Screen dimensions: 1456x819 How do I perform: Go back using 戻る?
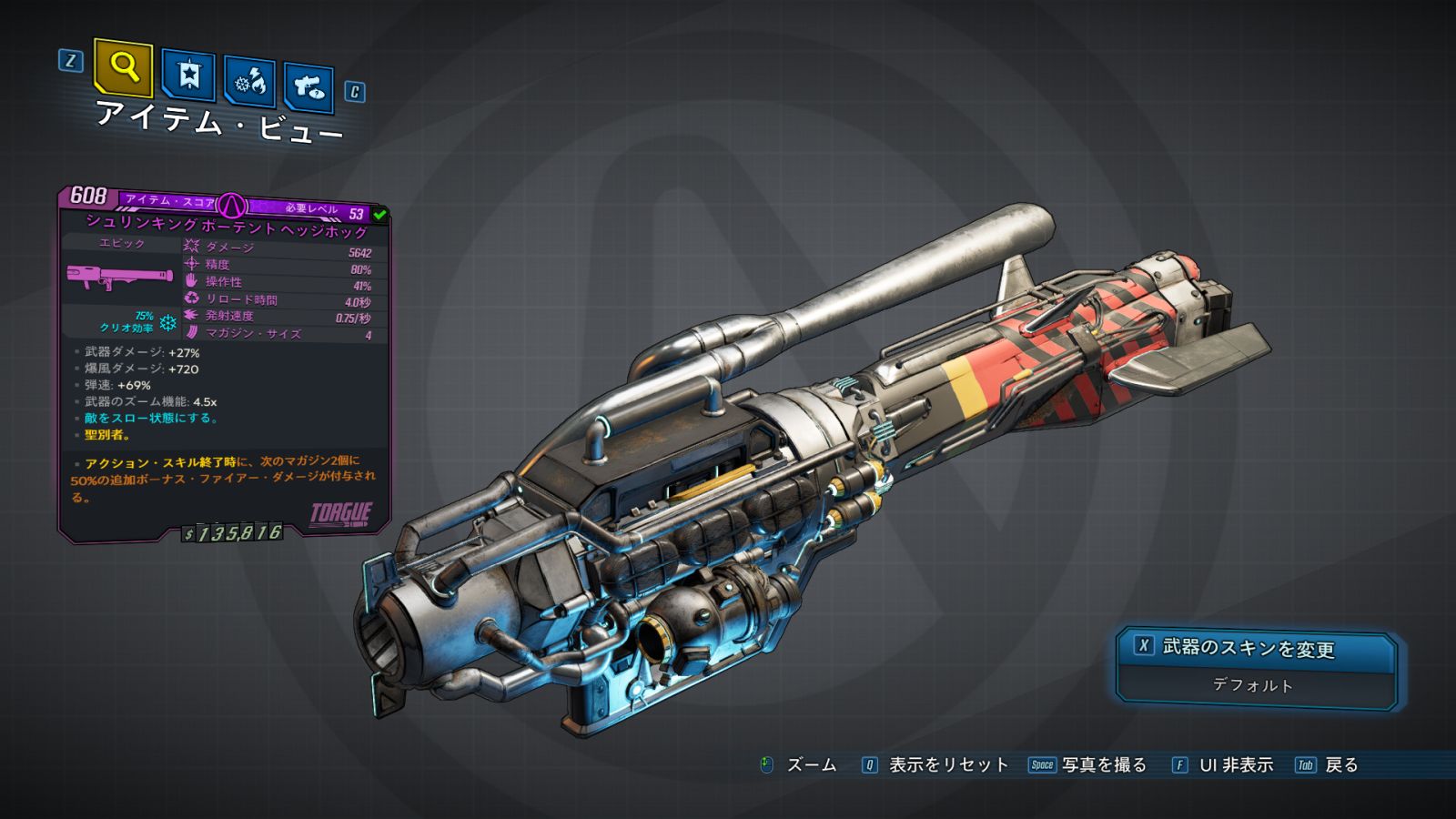point(1328,765)
